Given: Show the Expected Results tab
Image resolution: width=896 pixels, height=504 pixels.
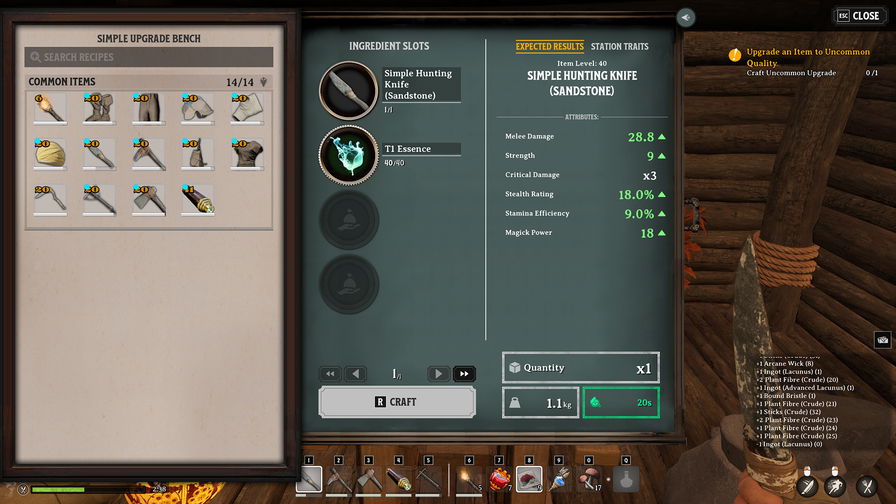Looking at the screenshot, I should click(x=549, y=47).
